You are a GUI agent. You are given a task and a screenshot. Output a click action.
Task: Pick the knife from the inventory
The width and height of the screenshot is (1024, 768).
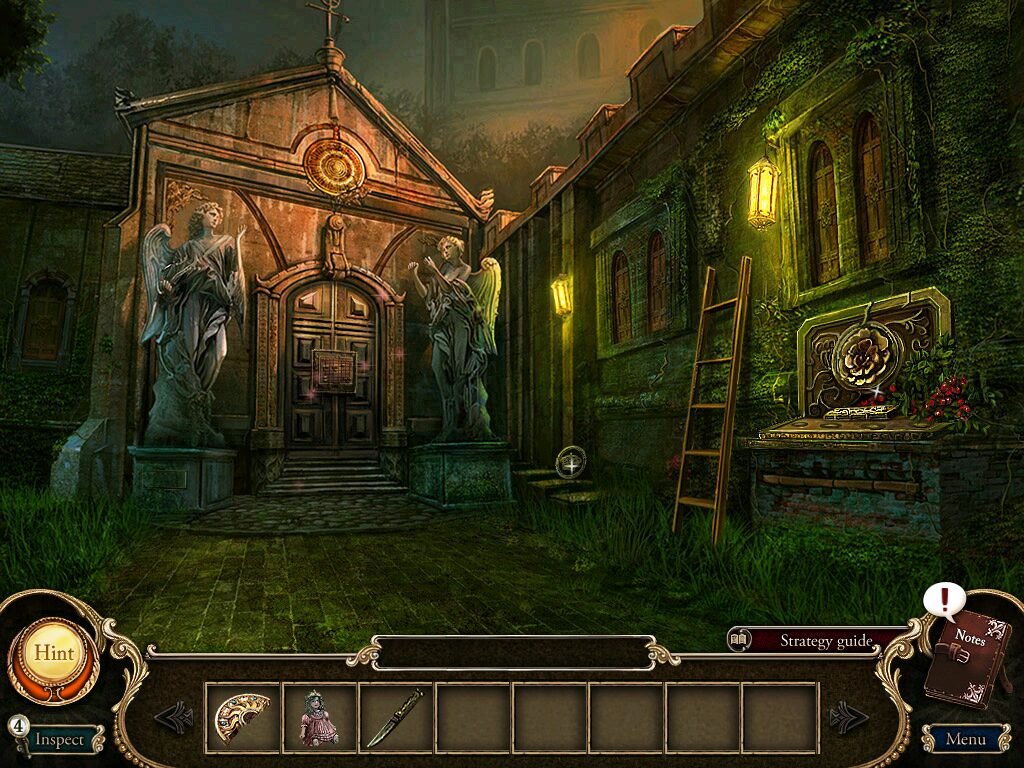tap(395, 718)
